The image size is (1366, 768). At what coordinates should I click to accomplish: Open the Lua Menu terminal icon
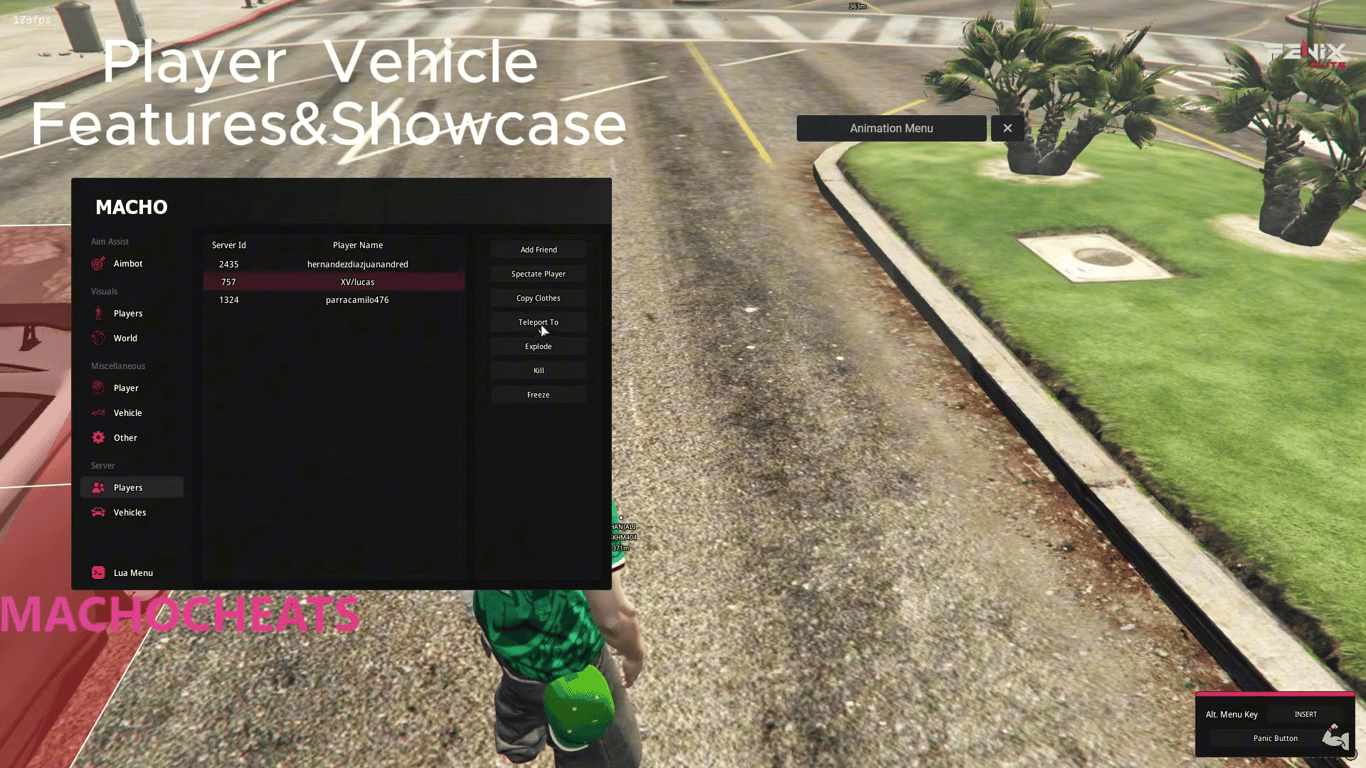pyautogui.click(x=98, y=572)
